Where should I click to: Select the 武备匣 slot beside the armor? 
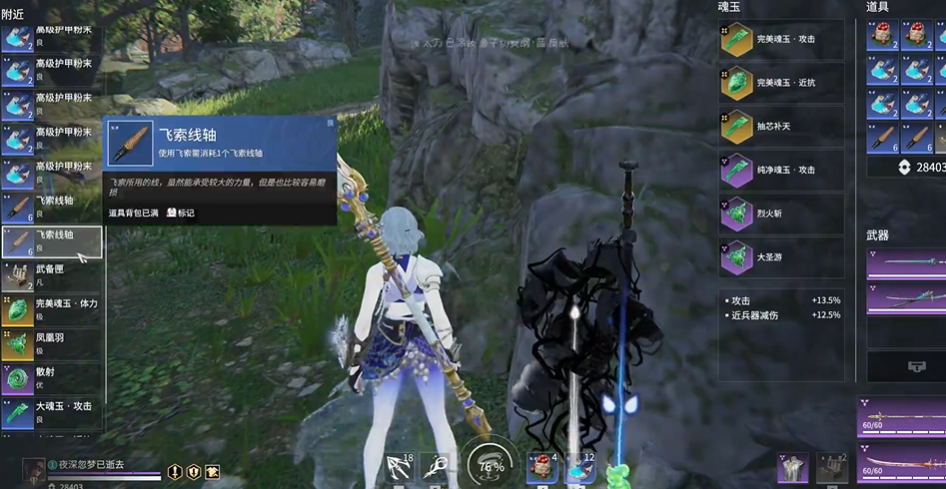[832, 468]
